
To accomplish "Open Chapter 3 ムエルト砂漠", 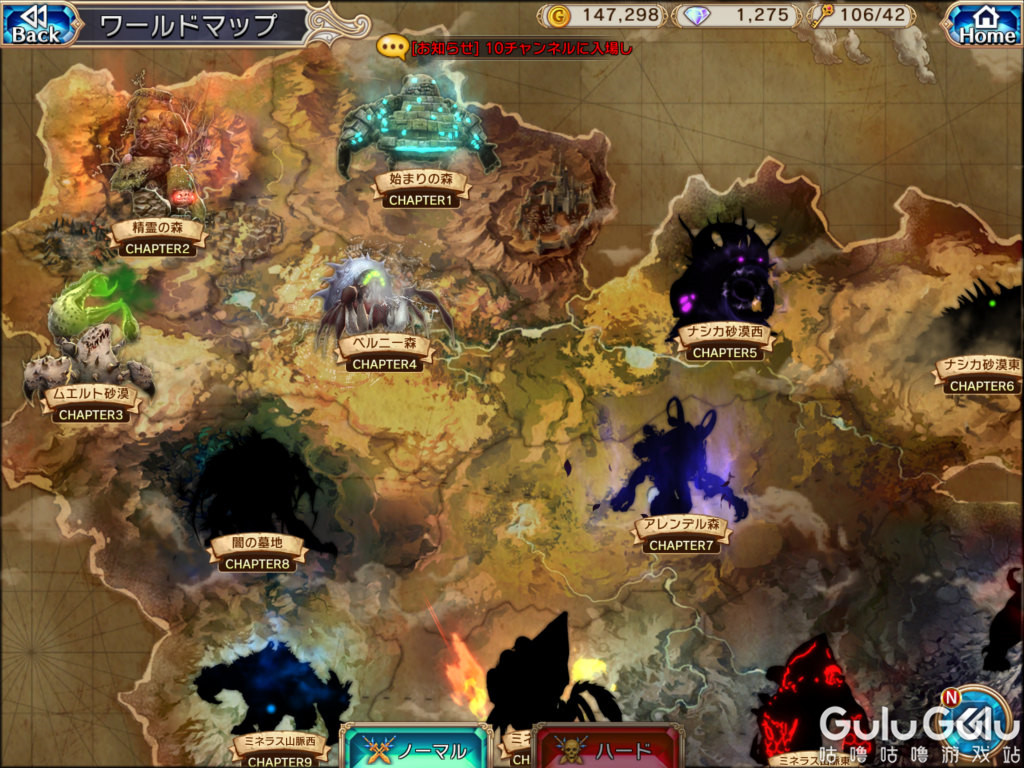I will pos(90,403).
